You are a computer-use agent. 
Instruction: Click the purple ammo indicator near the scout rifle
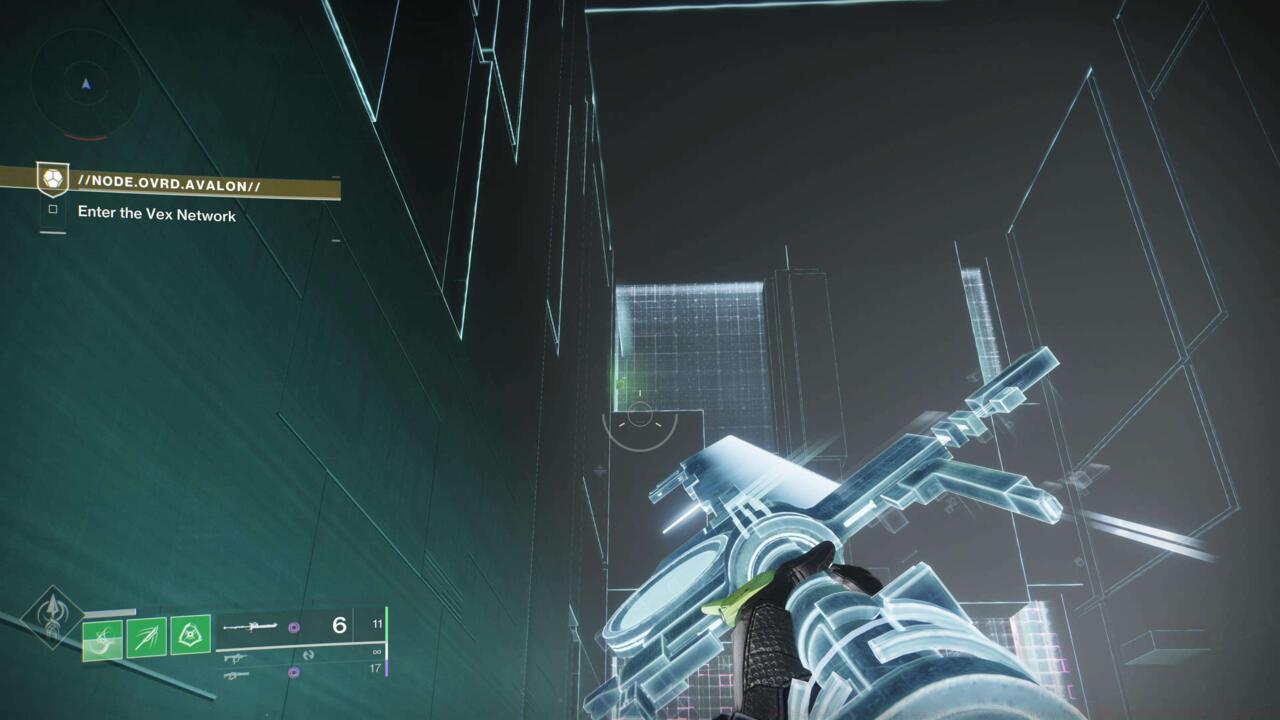coord(294,628)
